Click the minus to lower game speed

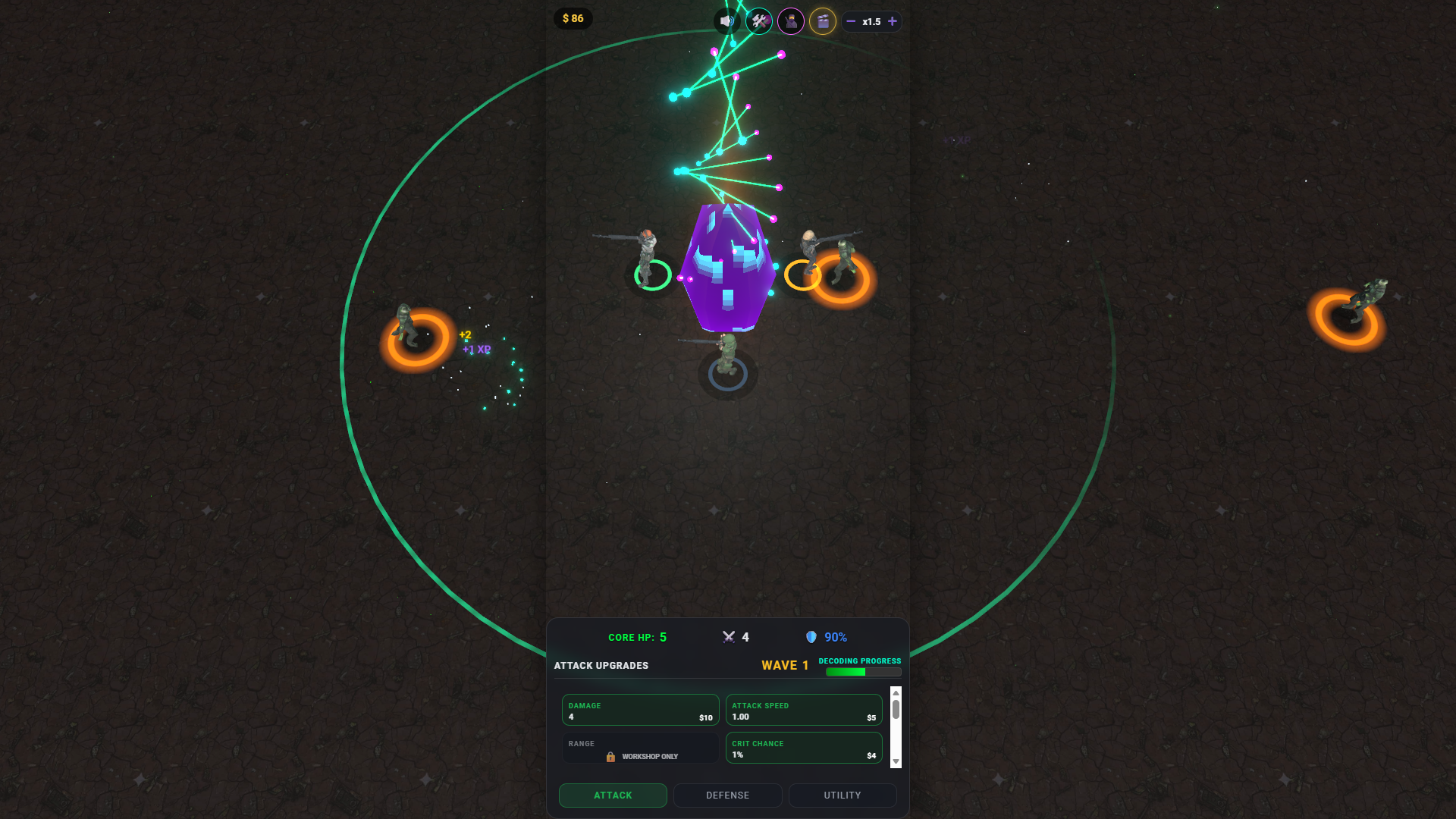[850, 21]
